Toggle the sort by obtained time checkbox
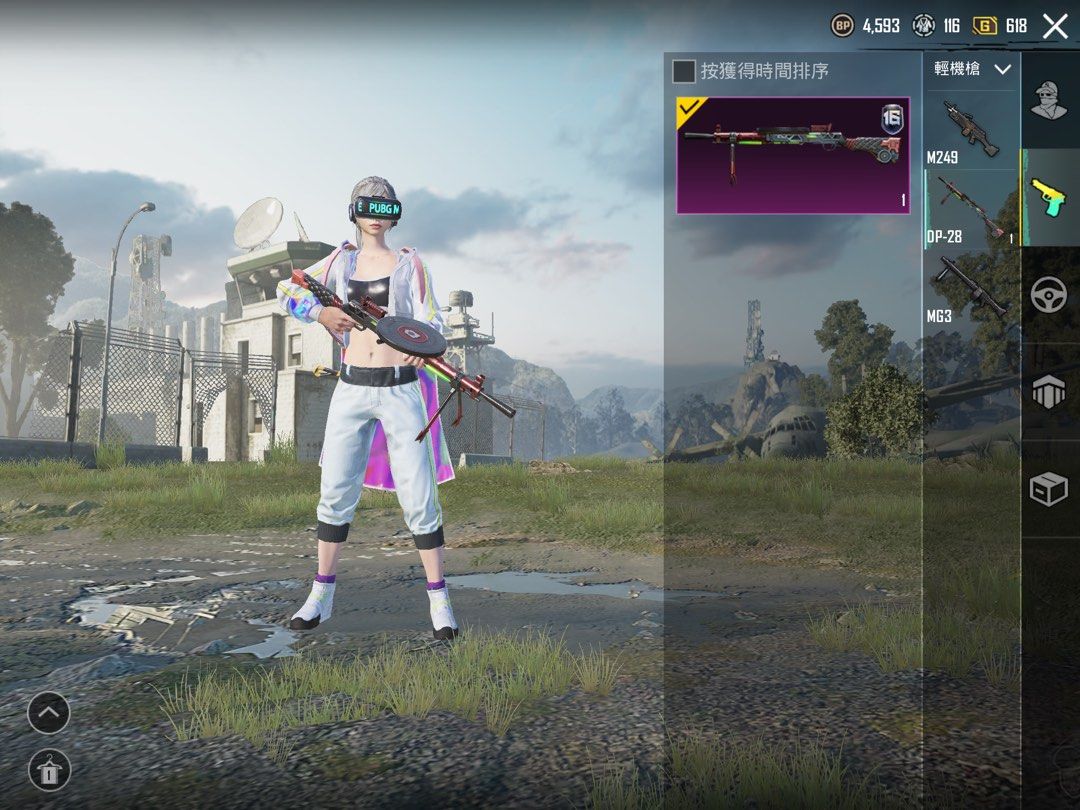The image size is (1080, 810). (x=684, y=71)
